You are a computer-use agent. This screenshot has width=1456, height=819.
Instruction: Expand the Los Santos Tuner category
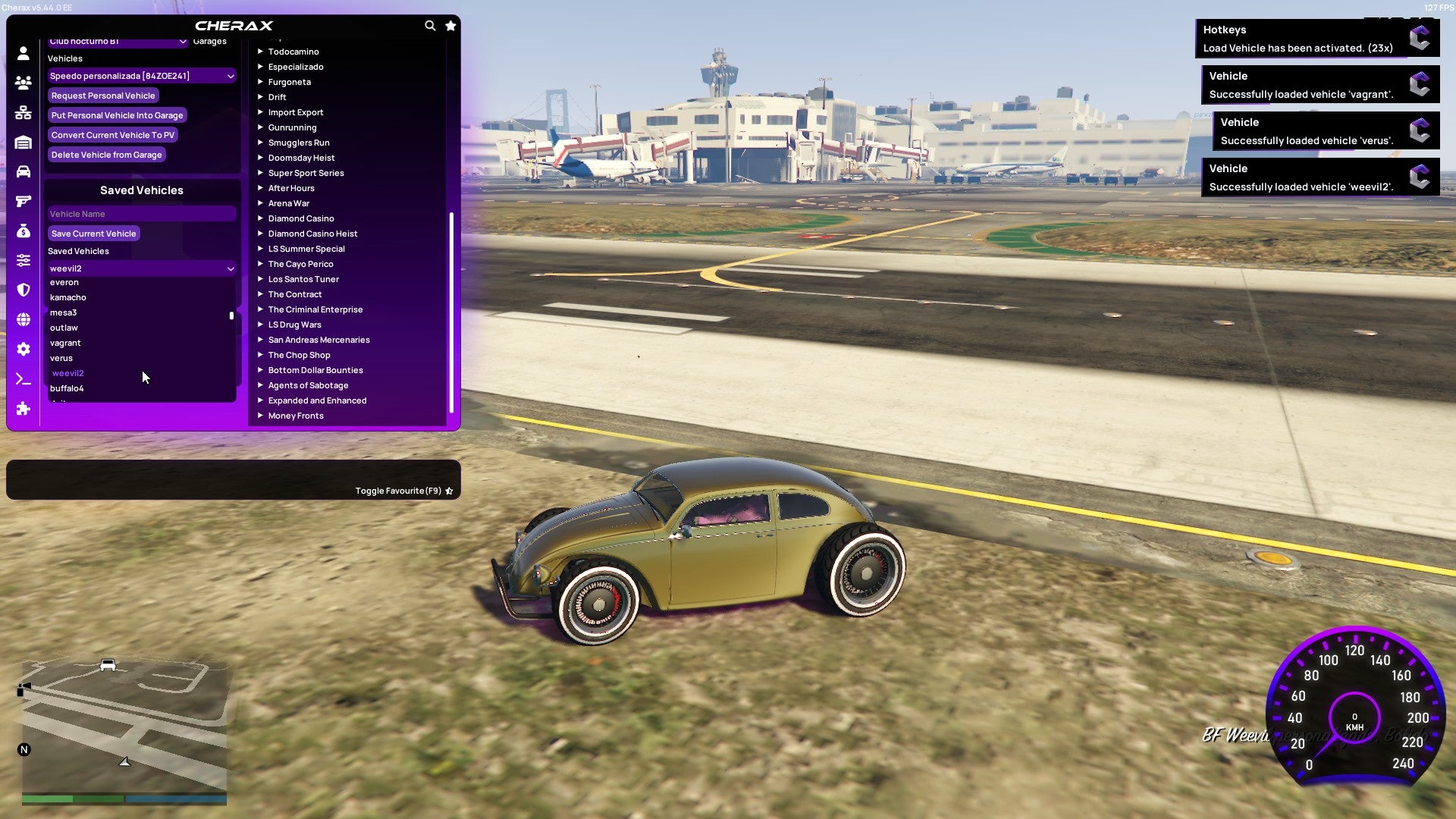(303, 279)
